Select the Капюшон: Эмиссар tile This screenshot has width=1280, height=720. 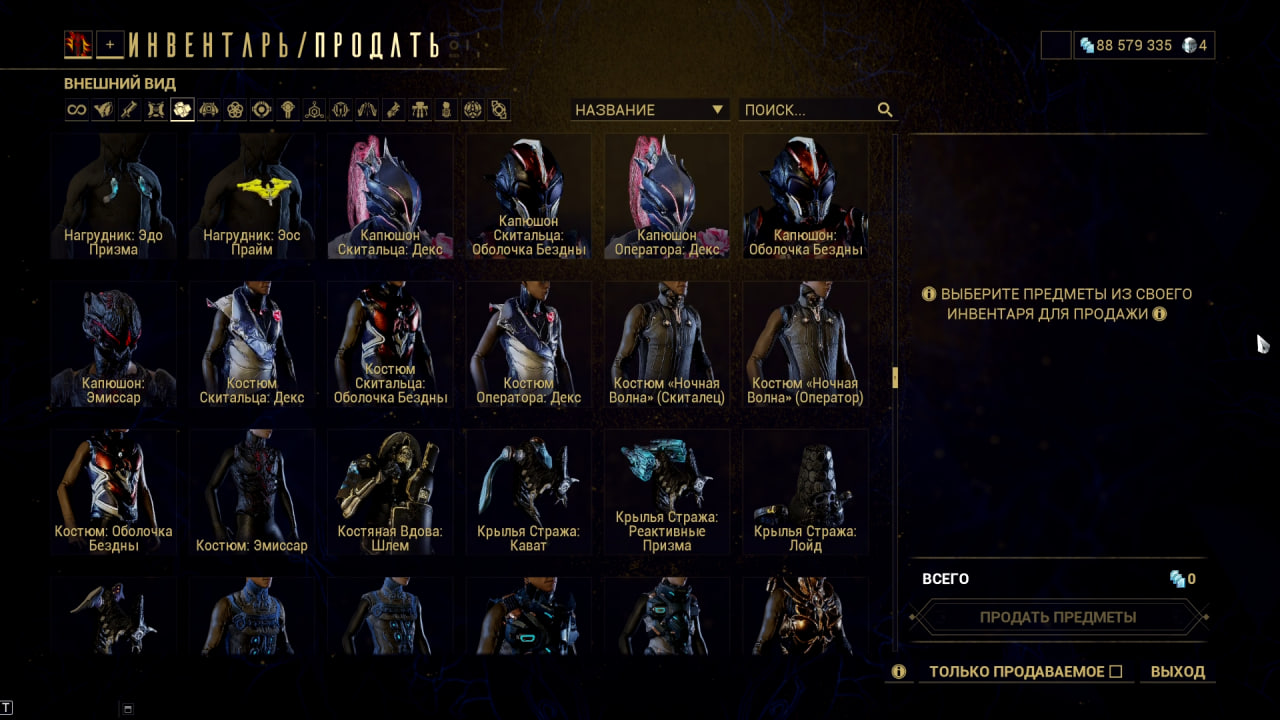pyautogui.click(x=113, y=344)
